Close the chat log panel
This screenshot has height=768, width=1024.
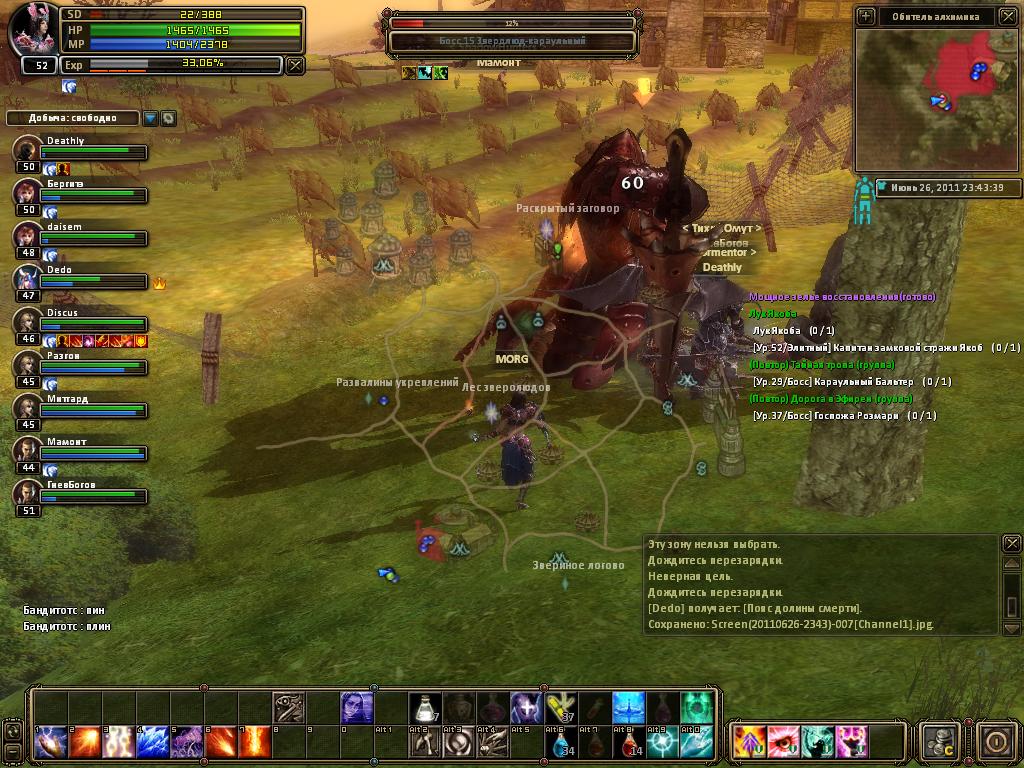(x=1012, y=543)
